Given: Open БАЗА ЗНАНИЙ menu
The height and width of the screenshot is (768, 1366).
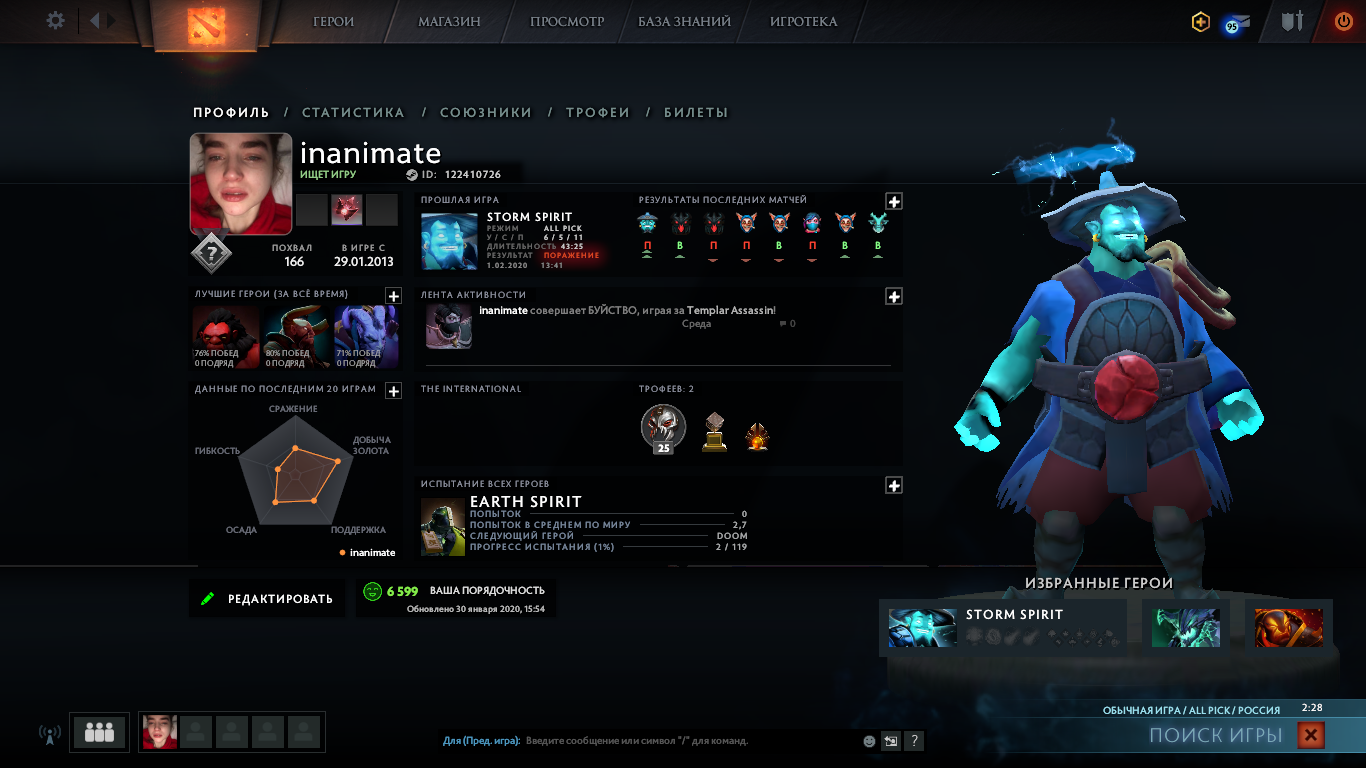Looking at the screenshot, I should [684, 21].
